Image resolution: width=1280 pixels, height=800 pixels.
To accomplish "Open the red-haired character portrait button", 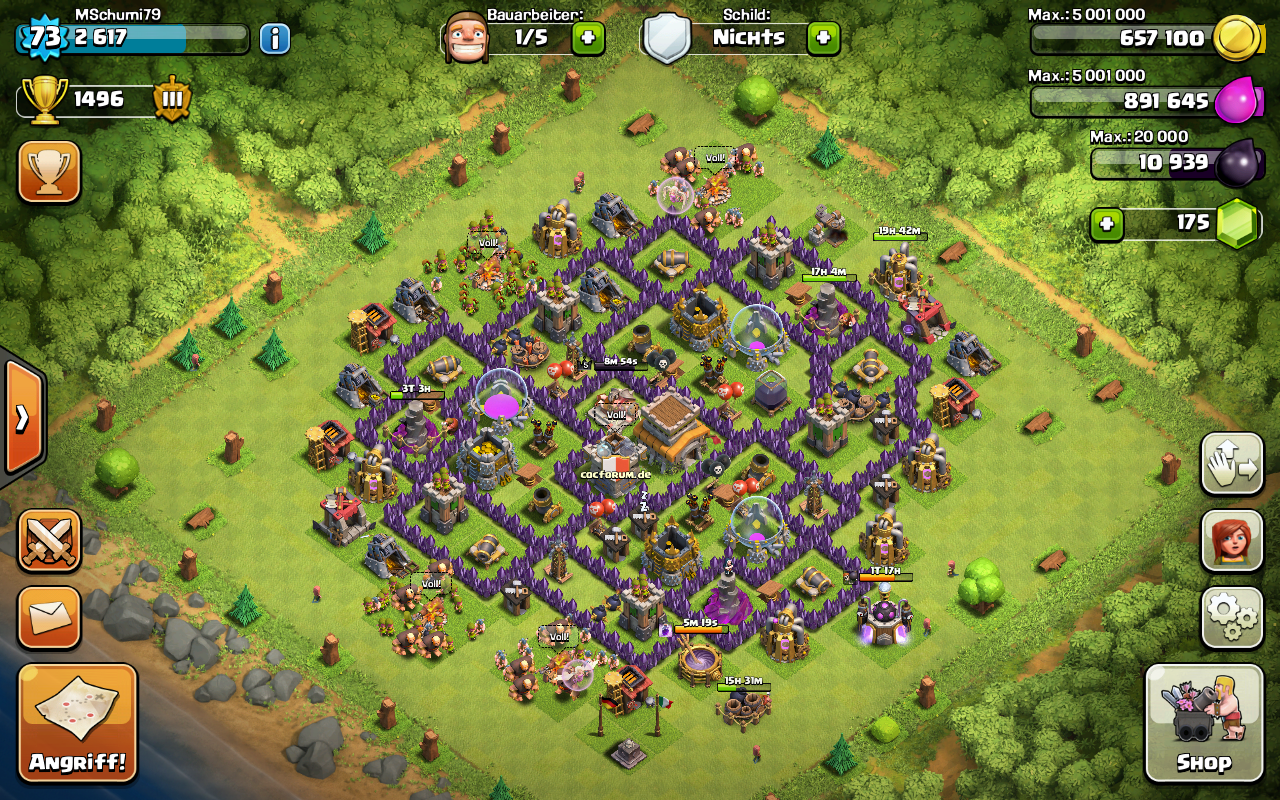I will tap(1232, 541).
